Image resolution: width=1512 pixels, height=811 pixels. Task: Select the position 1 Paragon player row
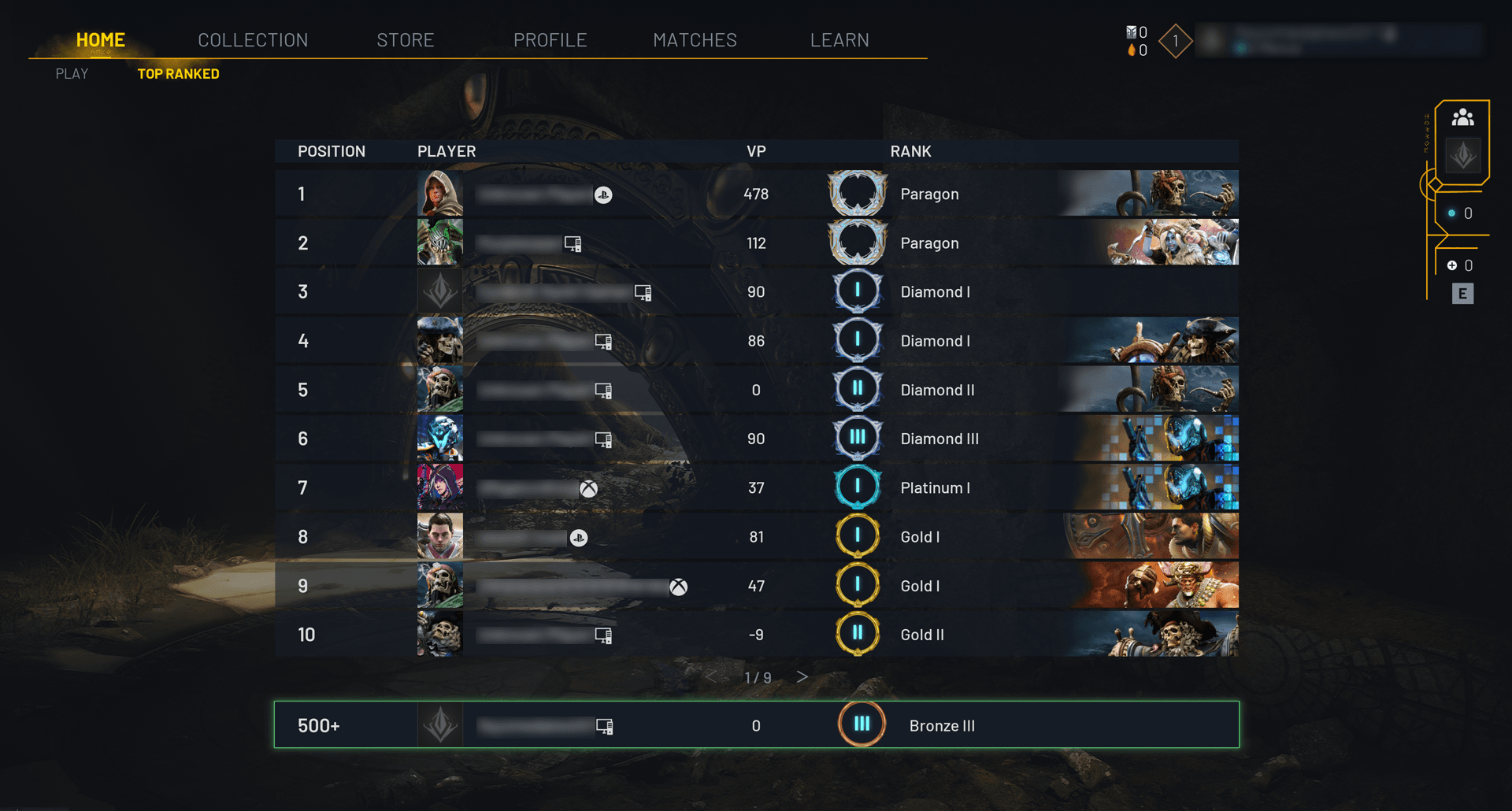coord(756,194)
